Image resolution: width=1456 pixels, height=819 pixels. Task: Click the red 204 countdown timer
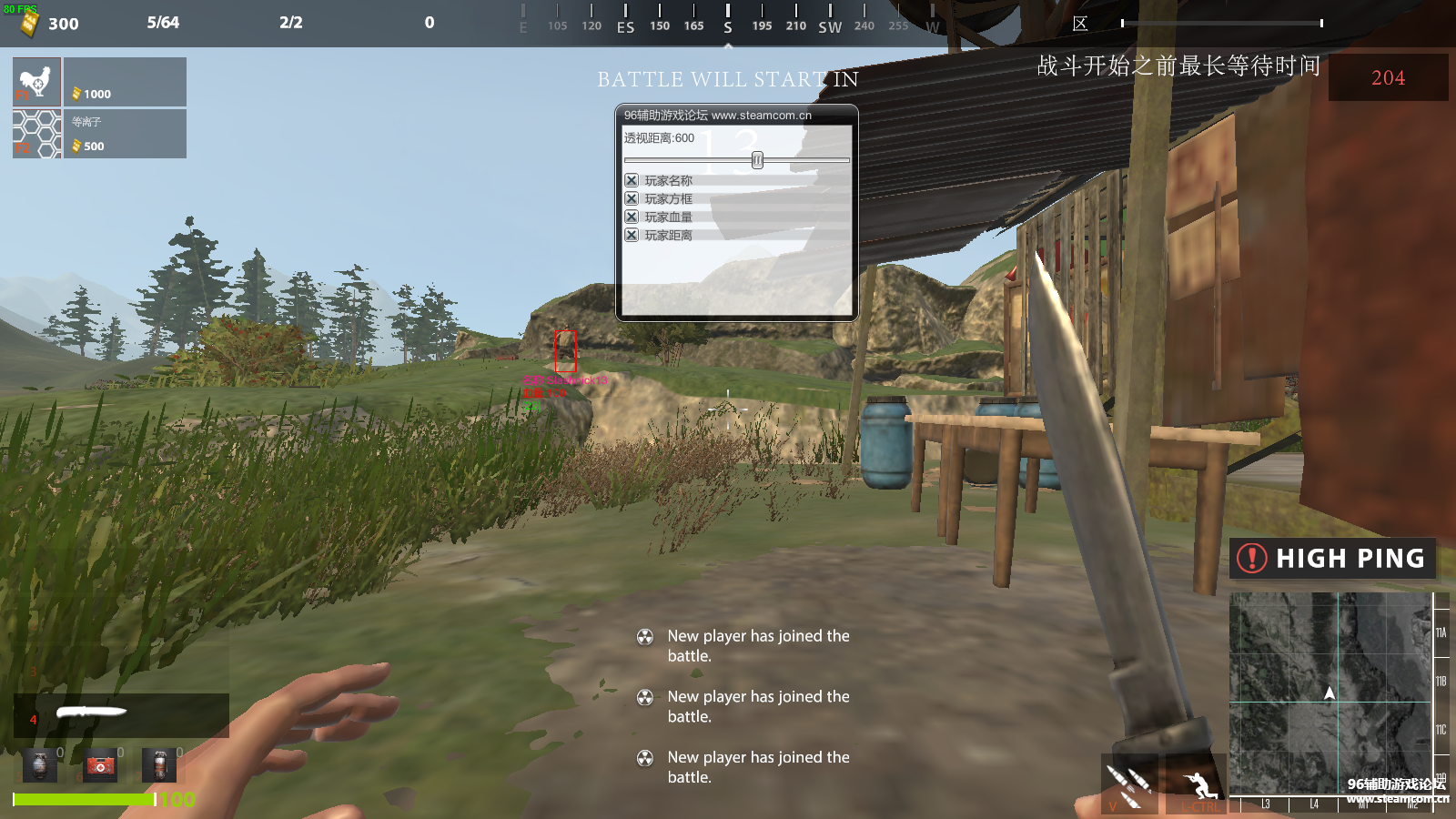[1387, 78]
